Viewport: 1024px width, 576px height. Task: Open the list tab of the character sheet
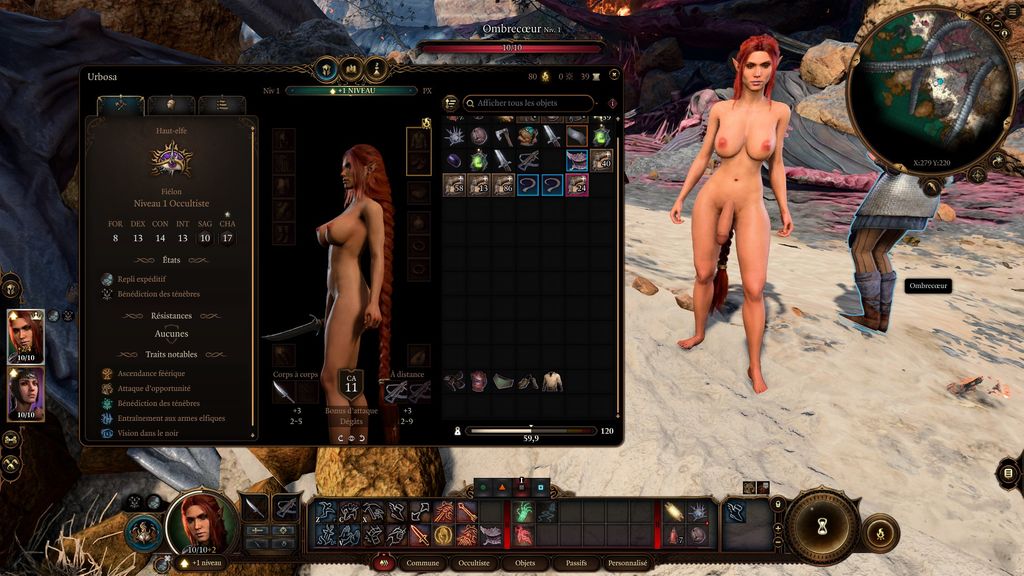(221, 104)
